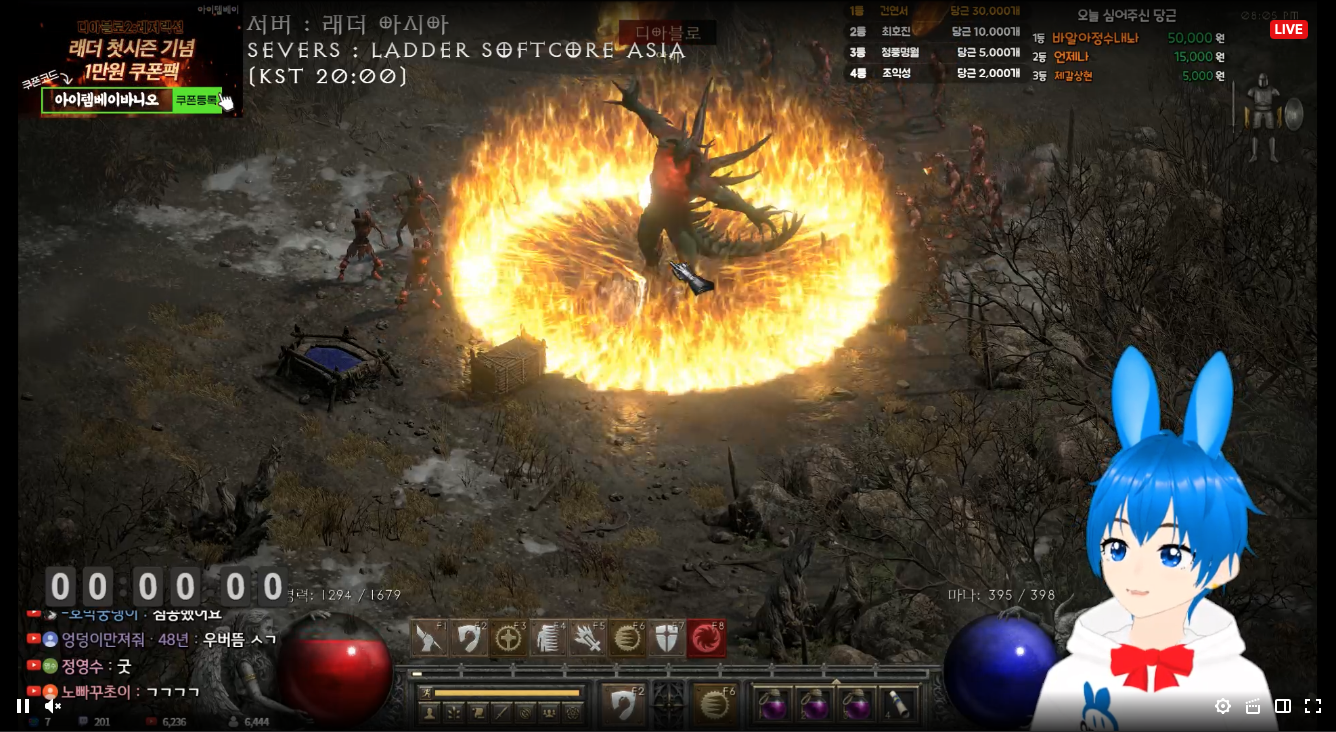Open the left mouse skill button on the action bar
The image size is (1336, 732).
pyautogui.click(x=622, y=704)
